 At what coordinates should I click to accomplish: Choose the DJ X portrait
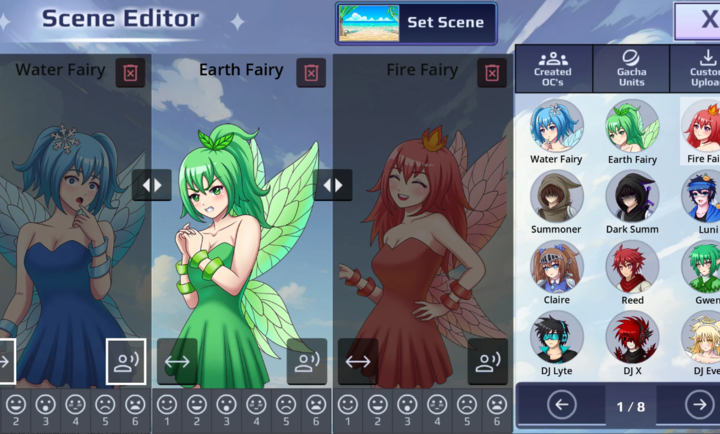click(632, 337)
